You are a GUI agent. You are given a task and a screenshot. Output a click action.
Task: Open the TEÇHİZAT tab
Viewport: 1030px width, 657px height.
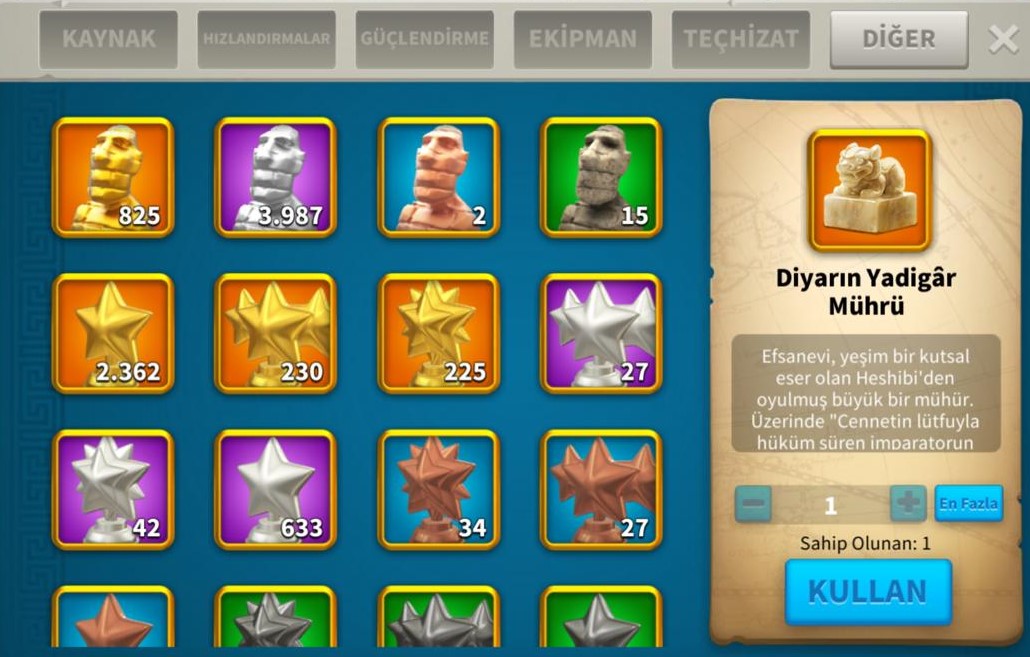tap(740, 40)
